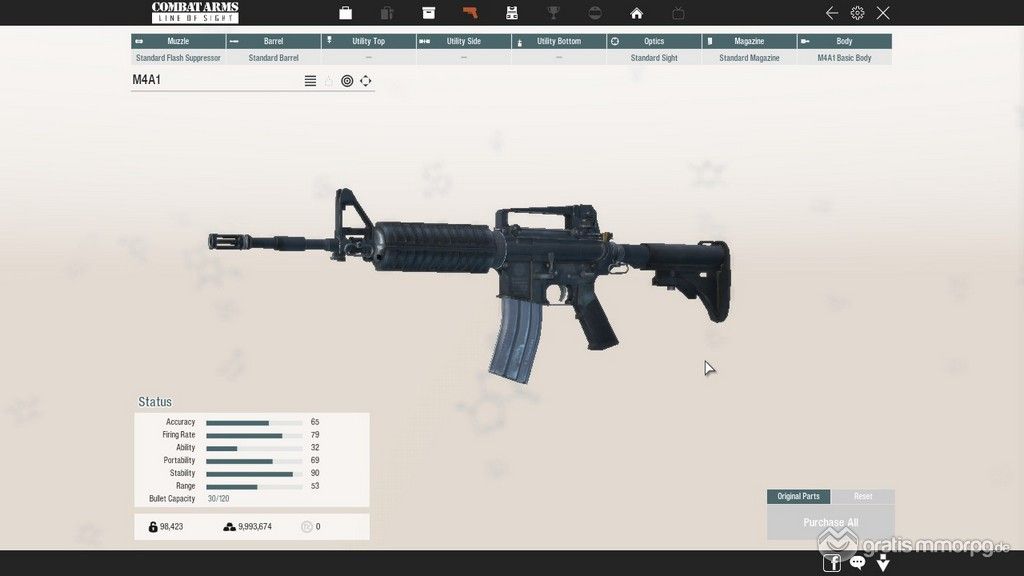
Task: Reset the weapon modifications
Action: pyautogui.click(x=862, y=496)
